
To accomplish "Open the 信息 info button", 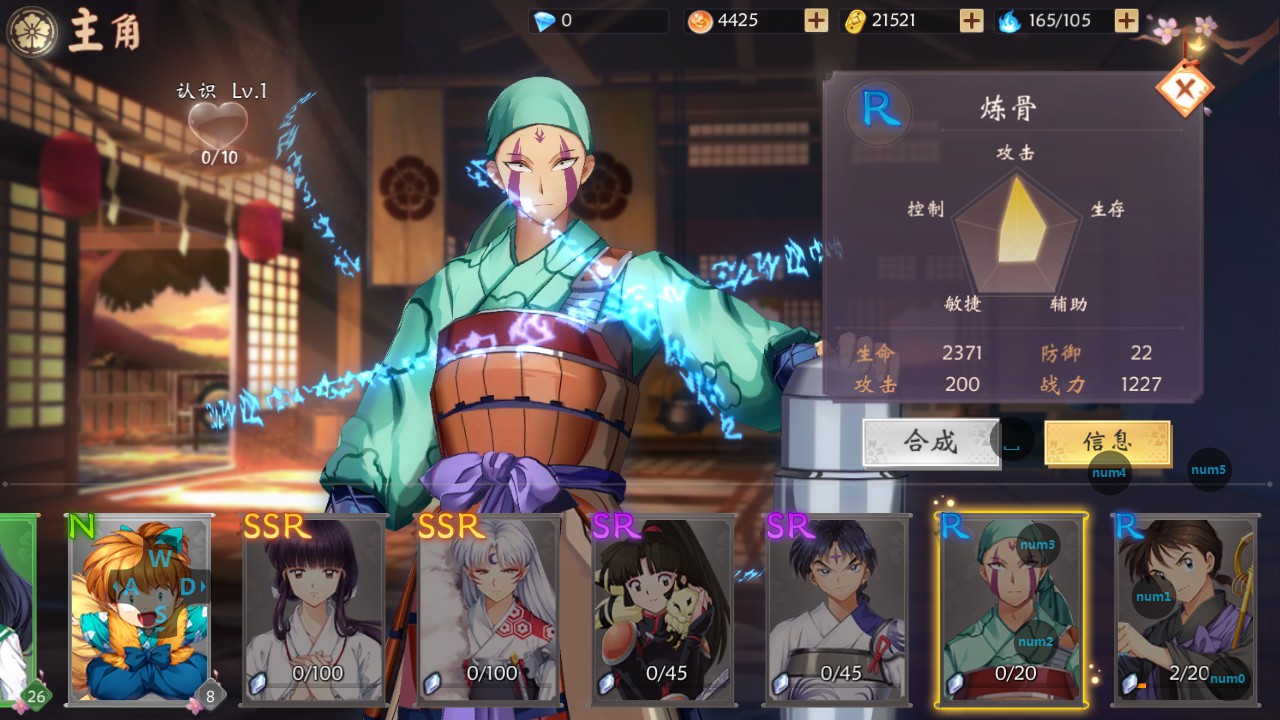I will click(x=1107, y=442).
